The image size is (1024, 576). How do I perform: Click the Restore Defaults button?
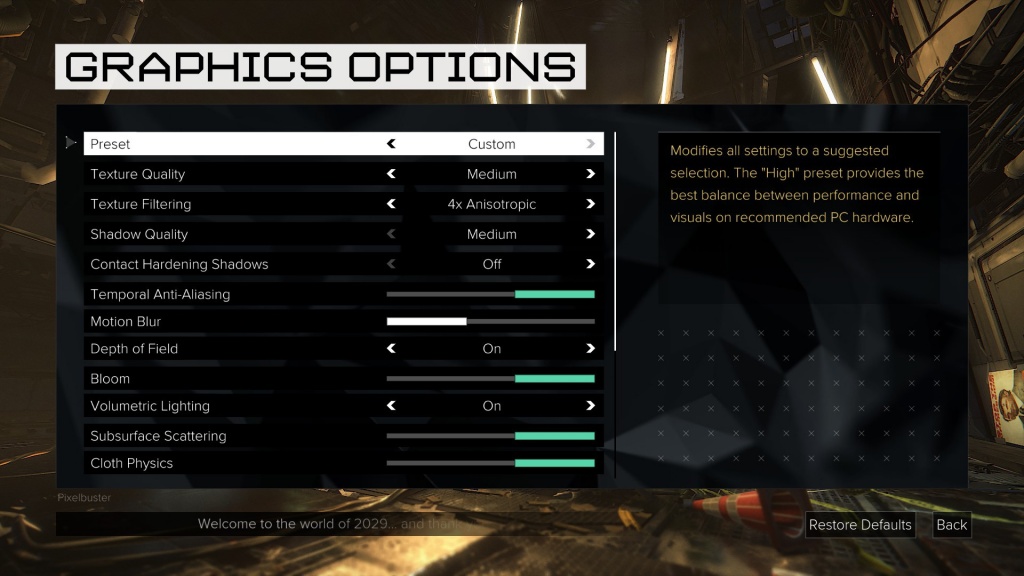860,525
